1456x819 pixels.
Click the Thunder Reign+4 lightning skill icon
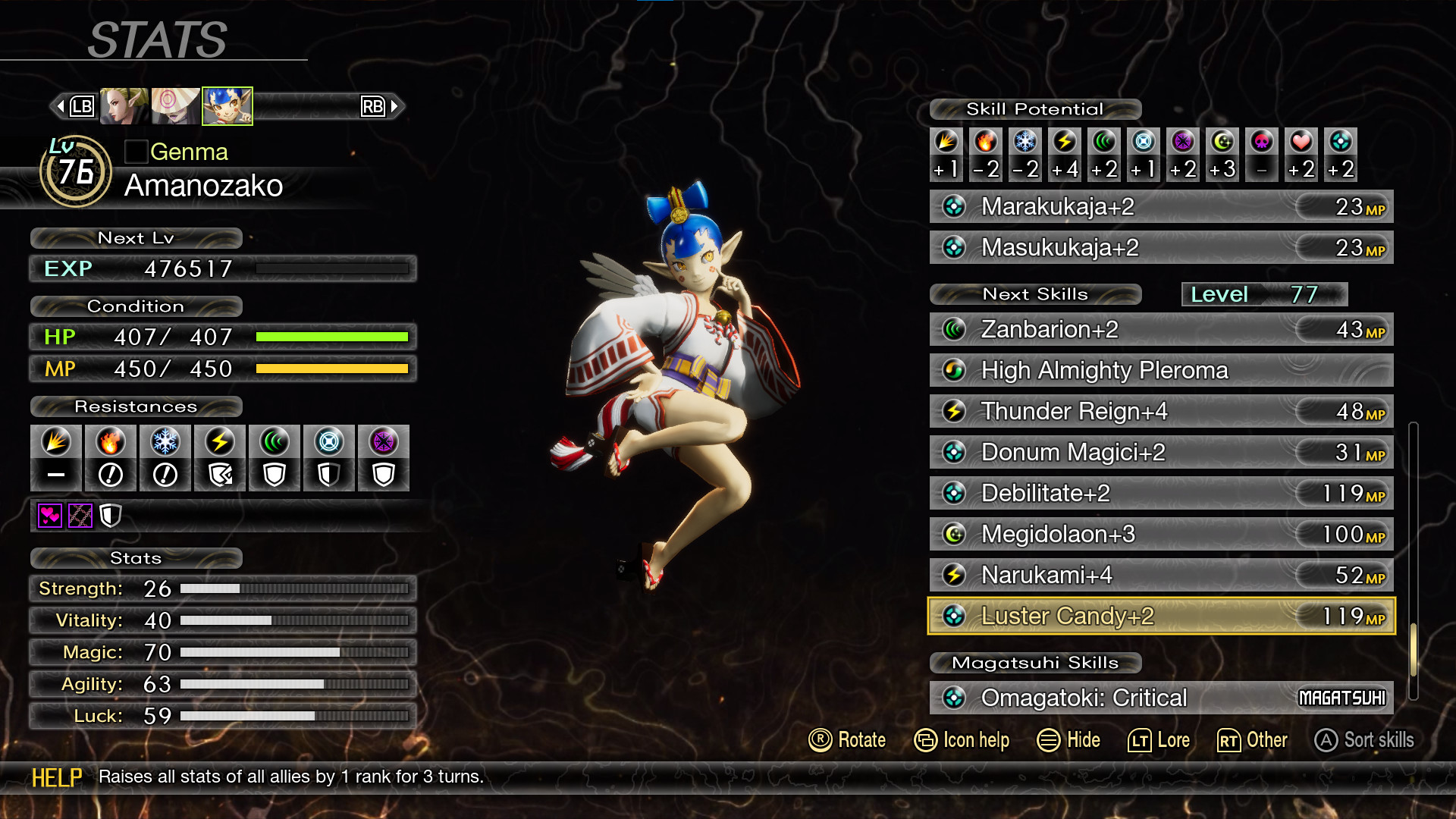pos(953,411)
